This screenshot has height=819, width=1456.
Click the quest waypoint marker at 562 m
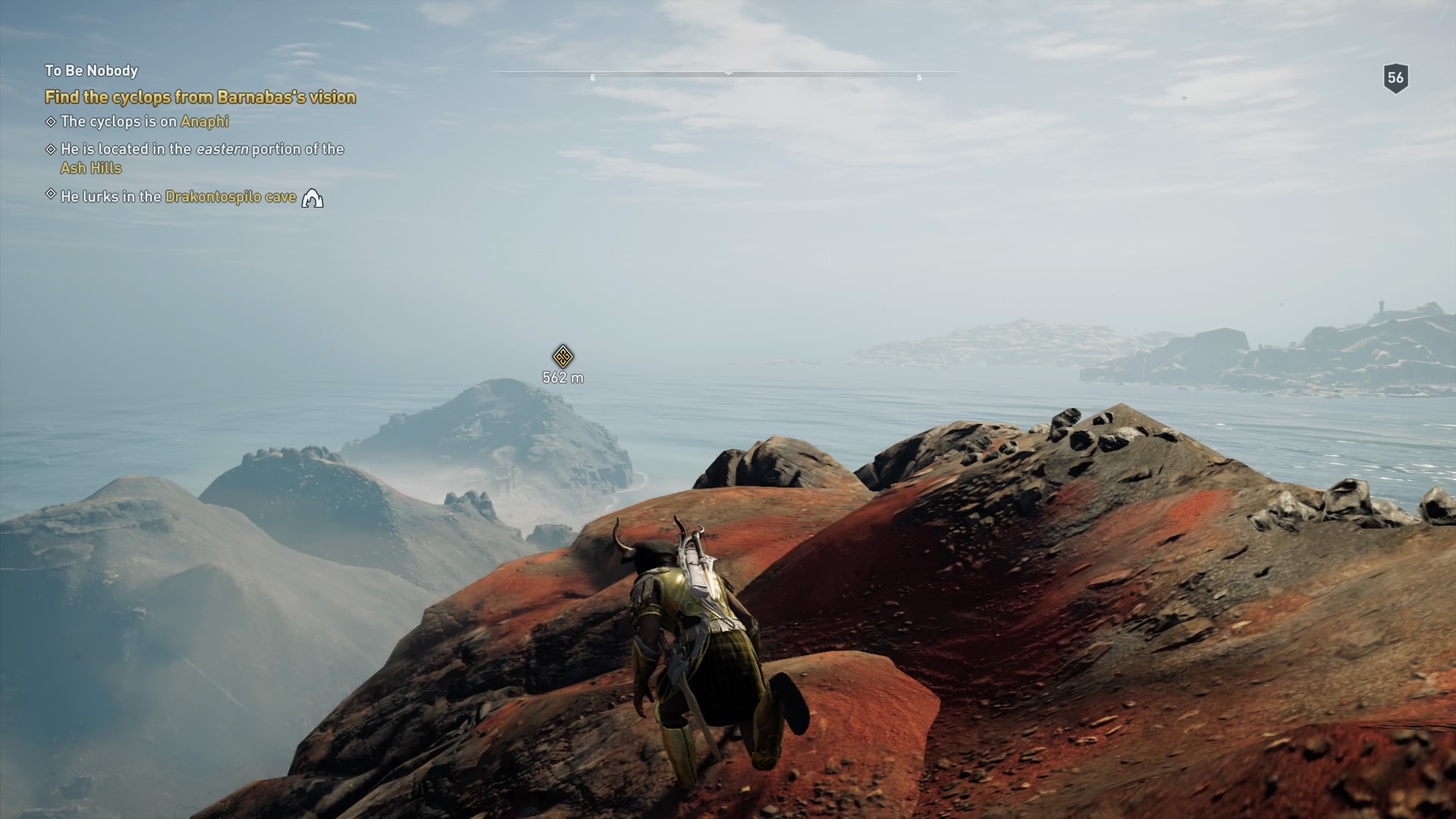pyautogui.click(x=562, y=356)
